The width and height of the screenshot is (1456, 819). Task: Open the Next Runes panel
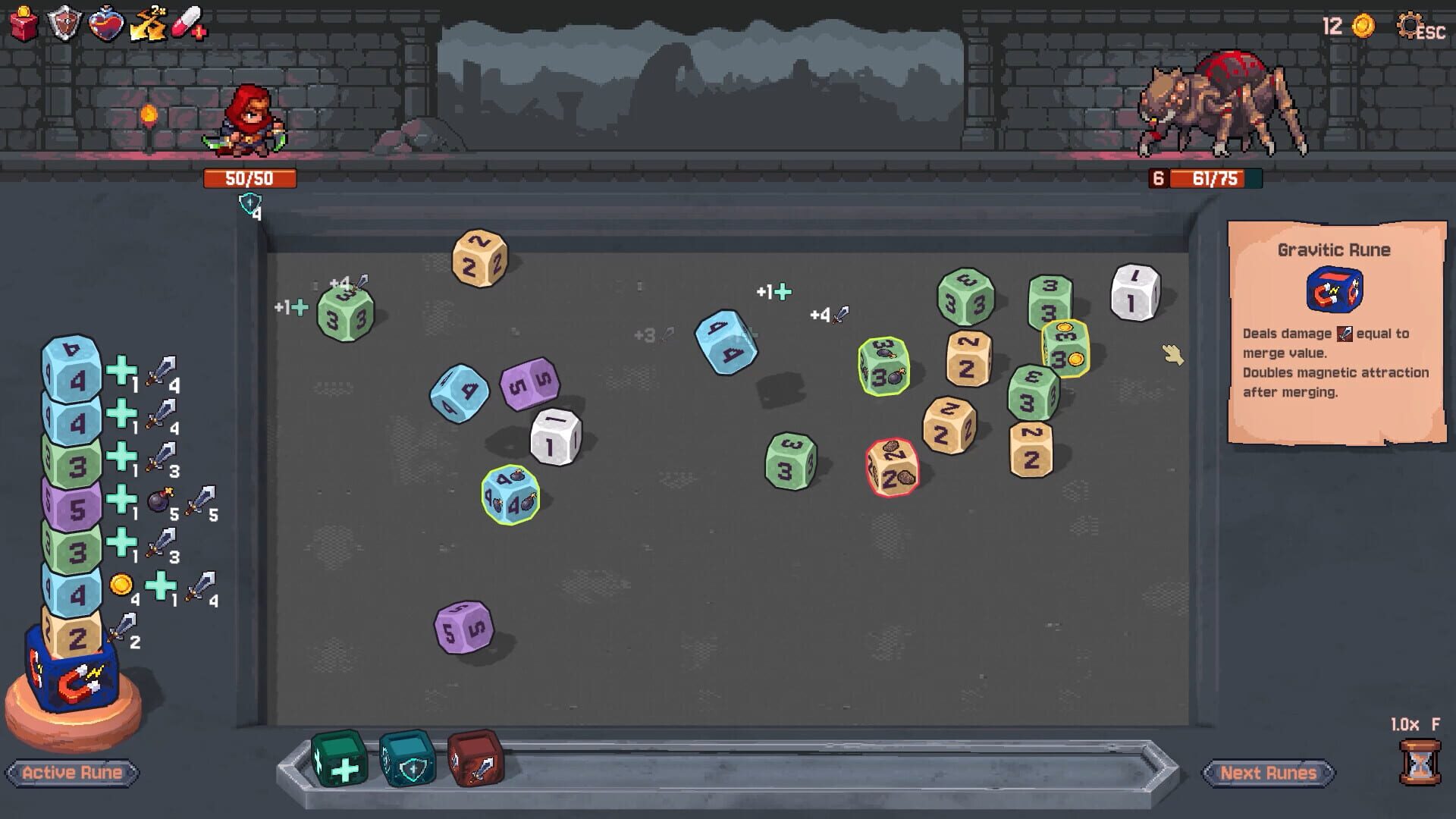point(1270,773)
